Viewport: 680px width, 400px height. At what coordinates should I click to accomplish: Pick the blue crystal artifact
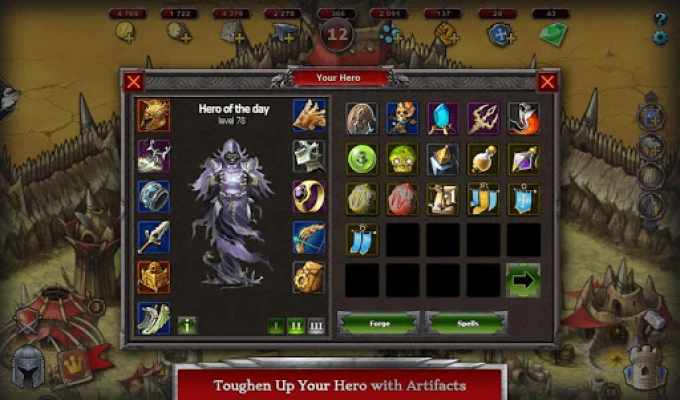(443, 118)
